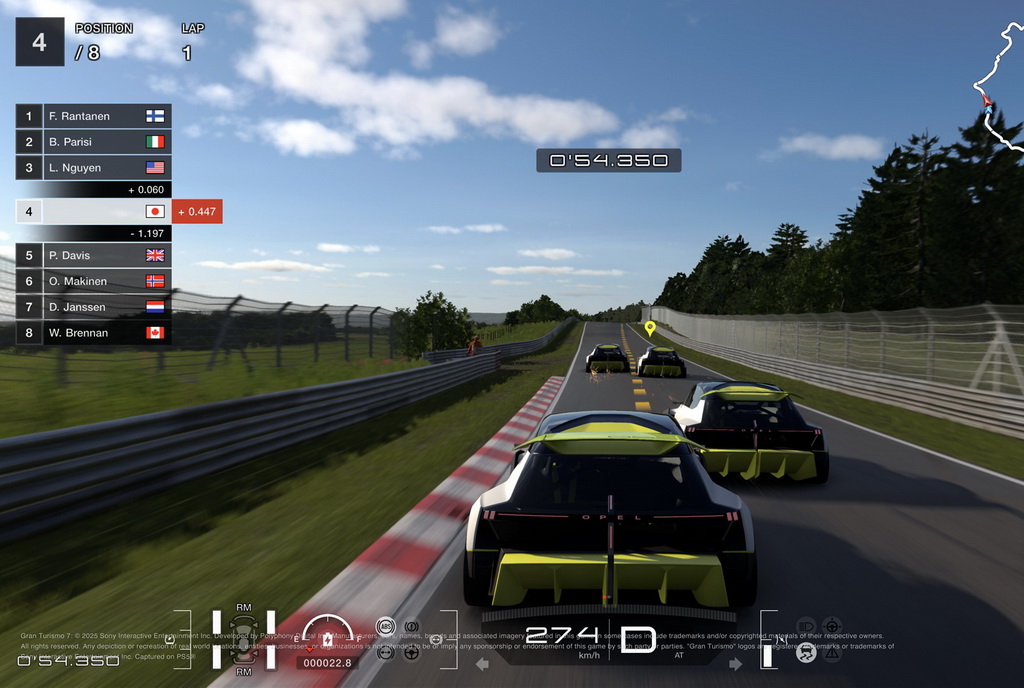Pick O. Makinen's leaderboard entry
This screenshot has height=688, width=1024.
[x=94, y=281]
